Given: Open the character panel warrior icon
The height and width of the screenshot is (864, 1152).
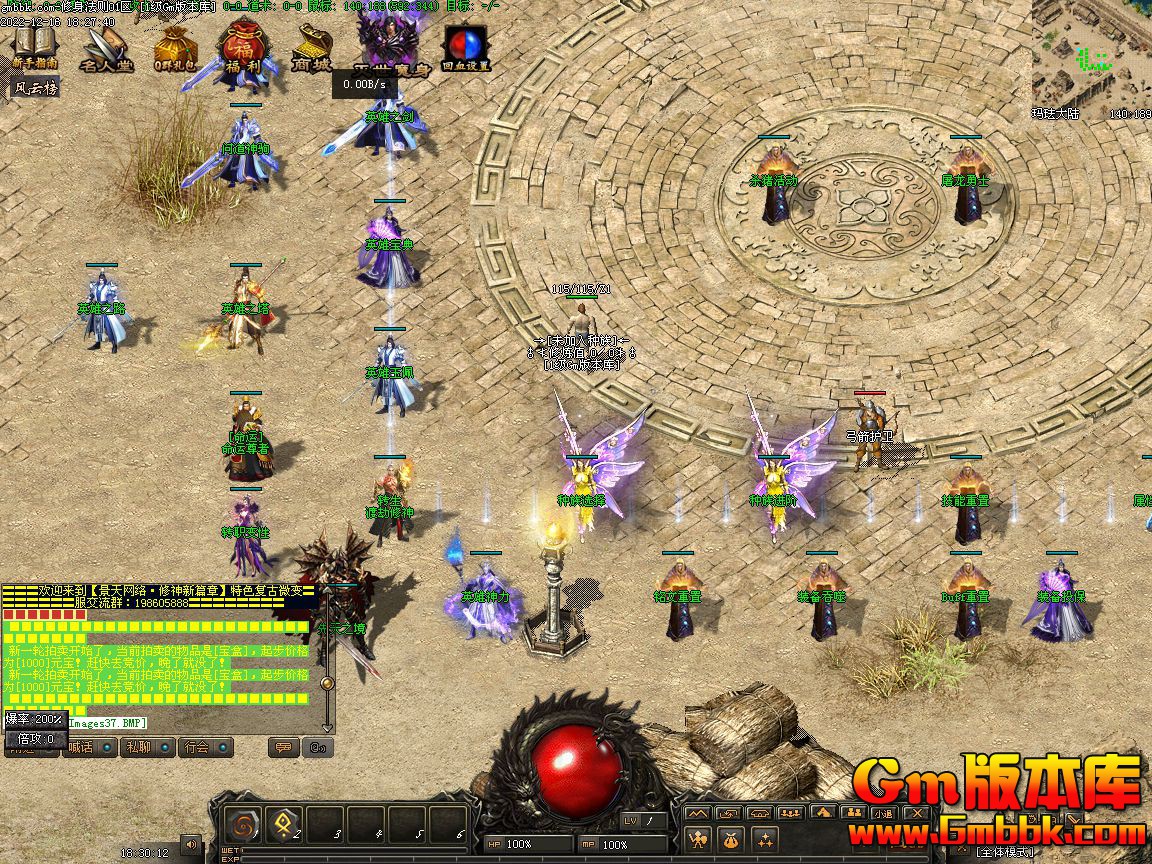Looking at the screenshot, I should (x=698, y=838).
